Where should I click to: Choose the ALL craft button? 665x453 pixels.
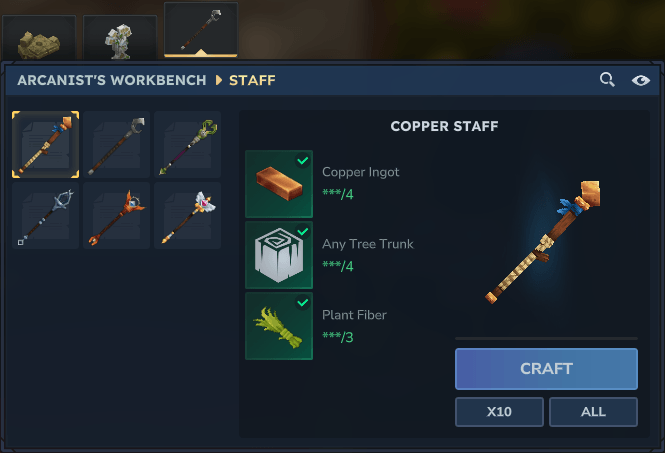click(x=593, y=412)
